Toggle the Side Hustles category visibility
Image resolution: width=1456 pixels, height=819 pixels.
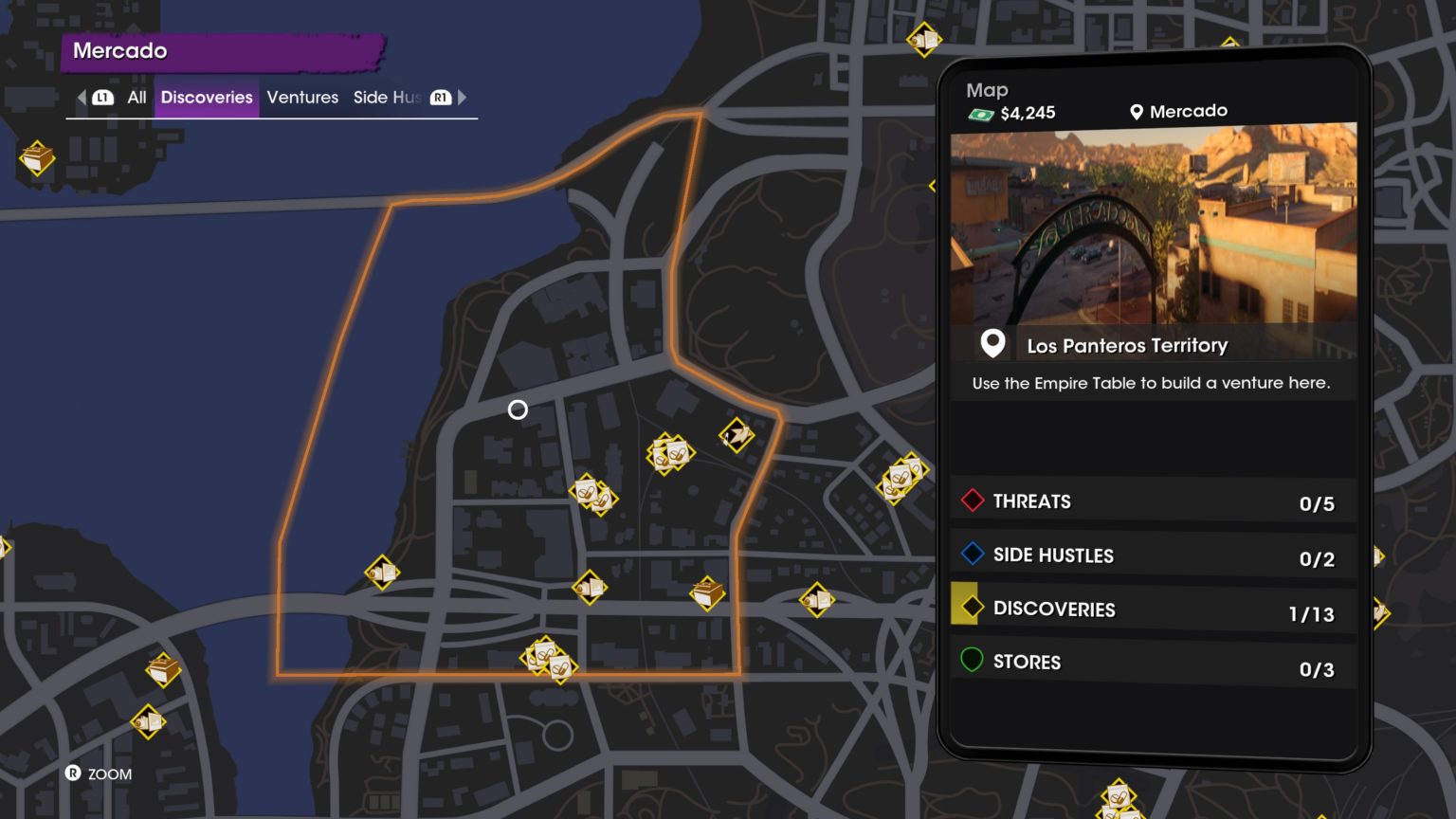coord(1151,555)
